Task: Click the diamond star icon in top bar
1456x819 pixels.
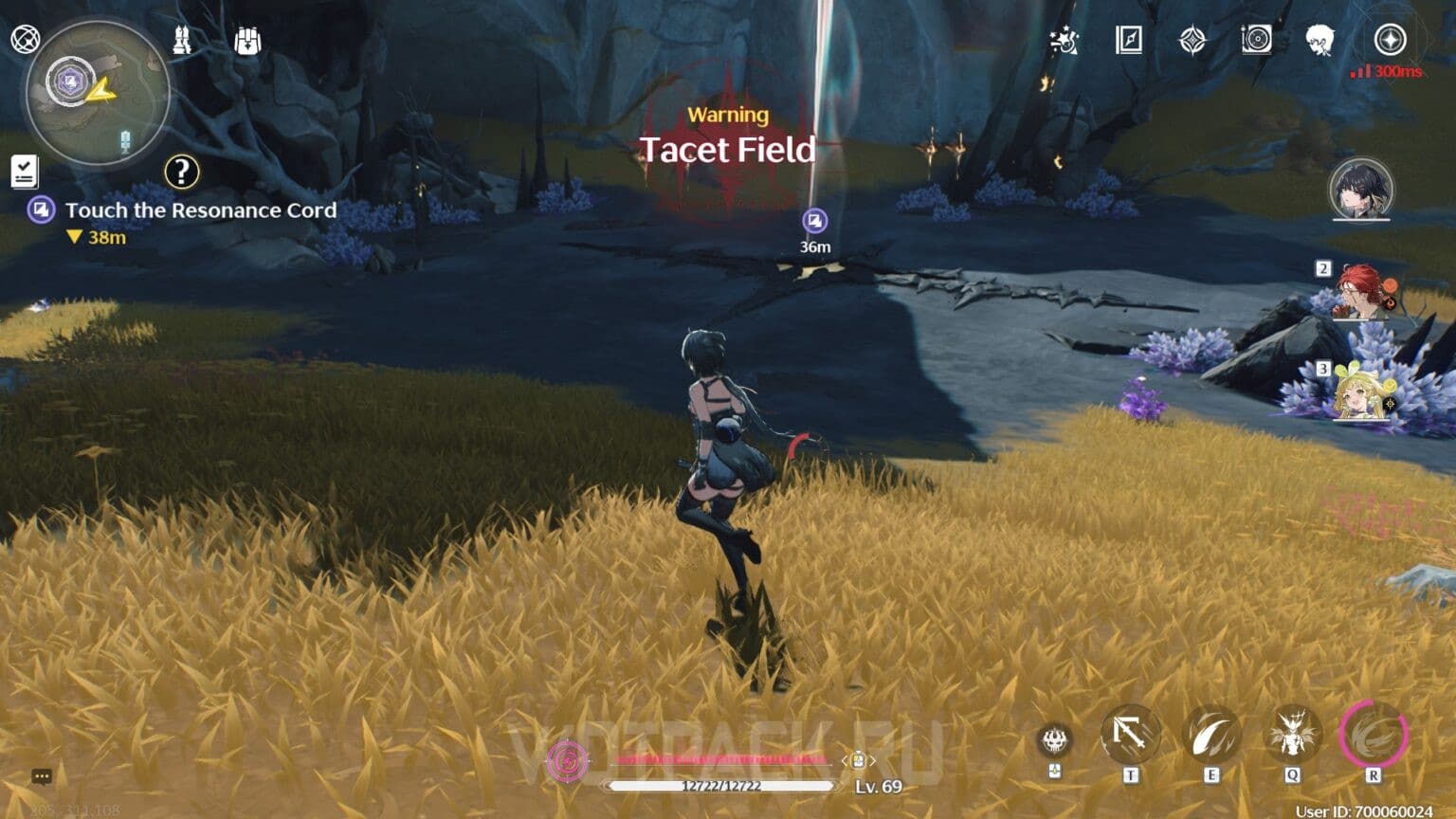Action: point(1192,41)
